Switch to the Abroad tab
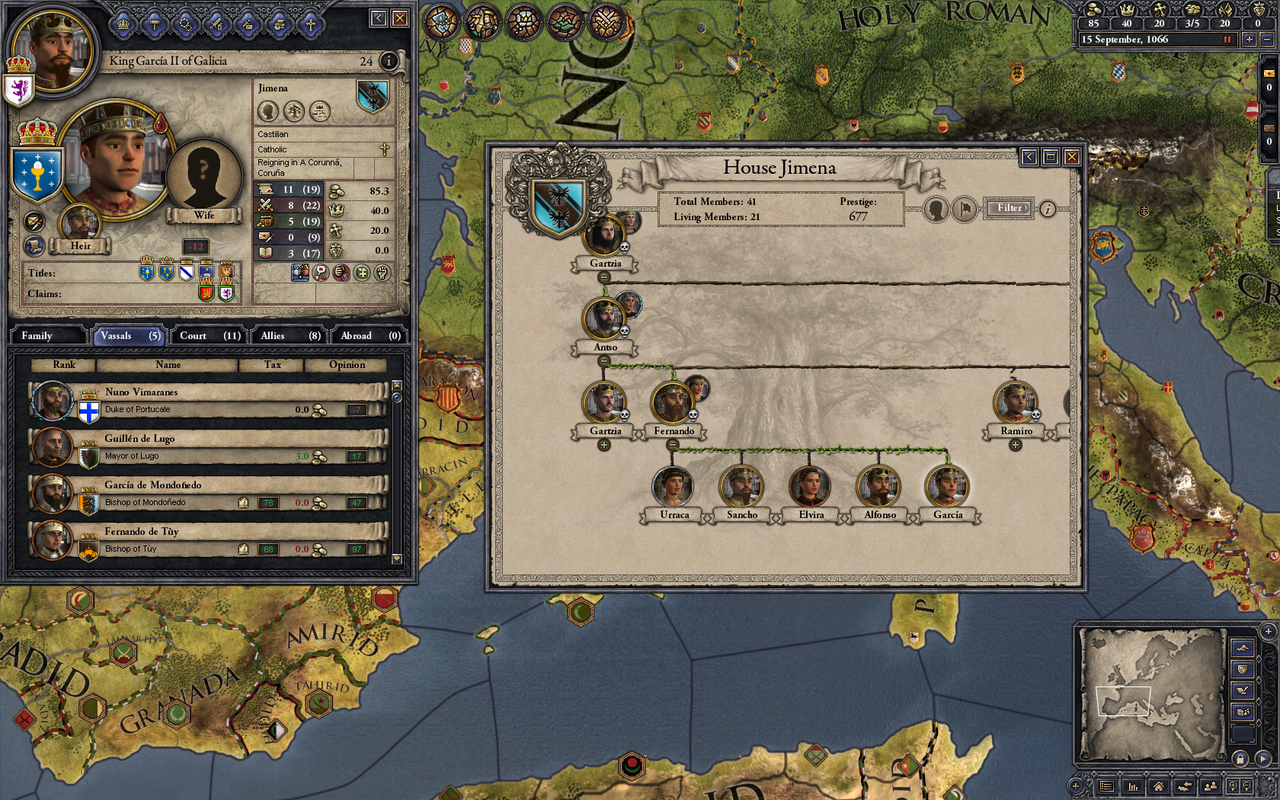This screenshot has height=800, width=1280. (369, 336)
